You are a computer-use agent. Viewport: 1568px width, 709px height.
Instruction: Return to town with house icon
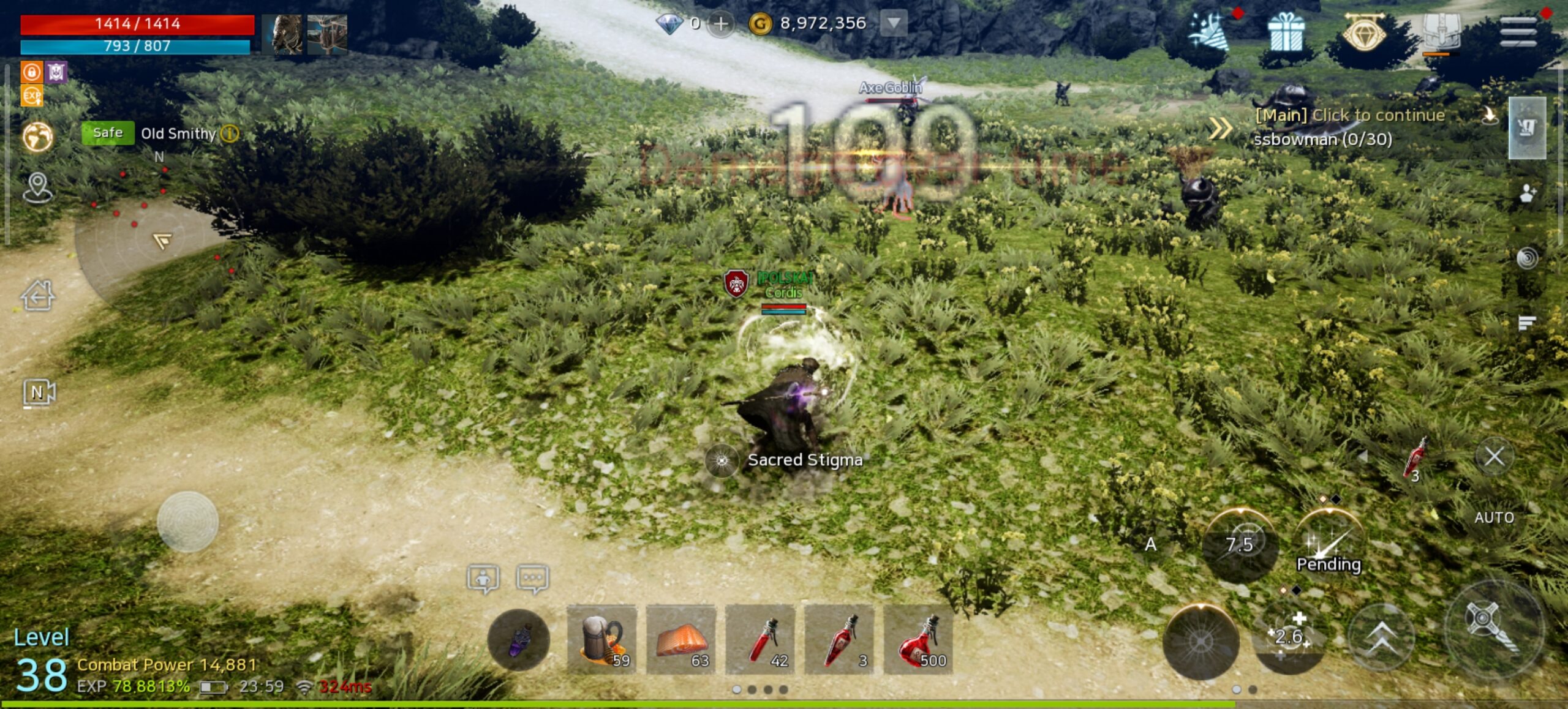pyautogui.click(x=38, y=296)
